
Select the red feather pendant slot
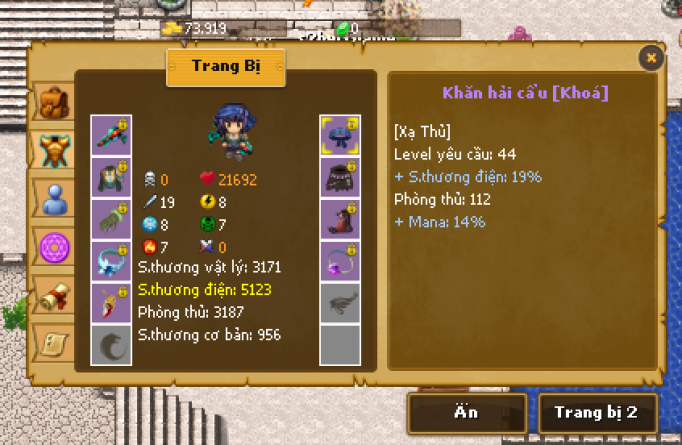pyautogui.click(x=111, y=303)
